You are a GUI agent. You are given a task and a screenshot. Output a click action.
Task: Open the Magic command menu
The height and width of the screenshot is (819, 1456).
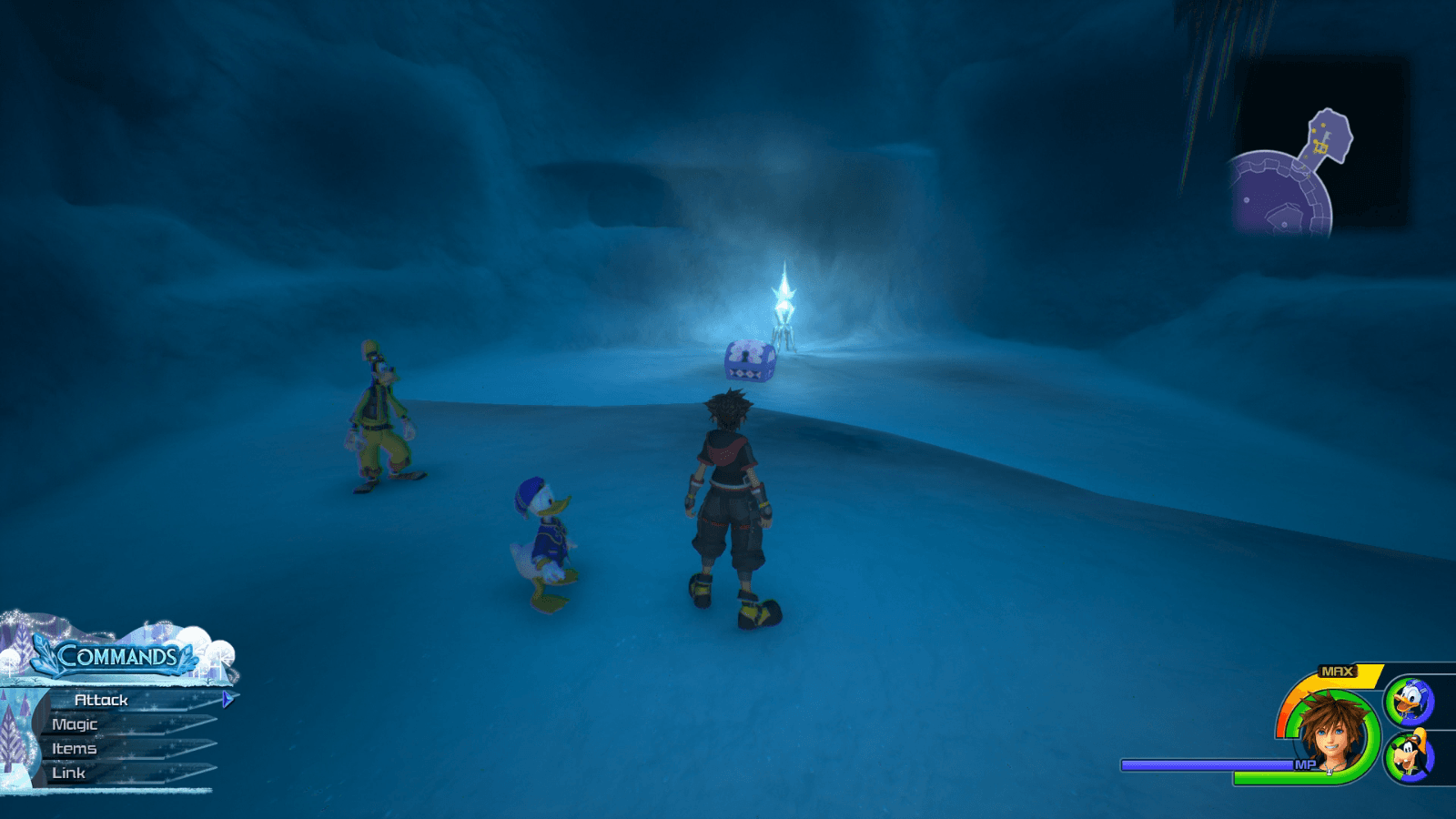[x=76, y=723]
